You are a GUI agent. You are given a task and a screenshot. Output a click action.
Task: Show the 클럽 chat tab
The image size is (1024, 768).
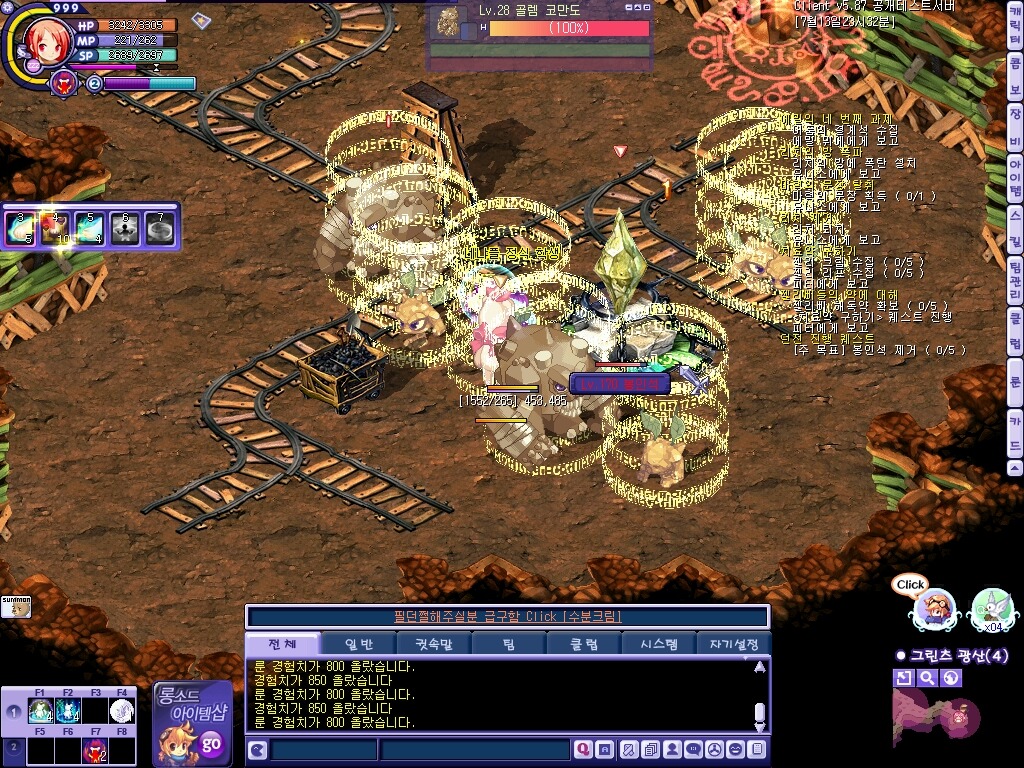click(x=583, y=644)
